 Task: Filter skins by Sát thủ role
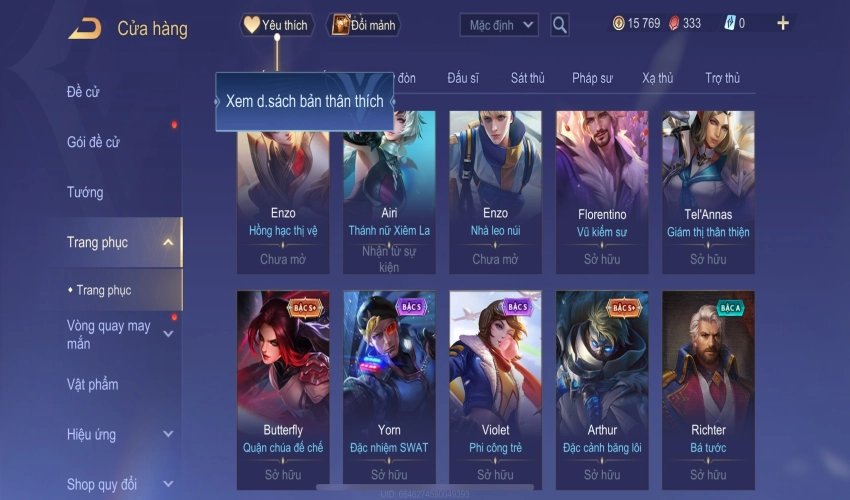(x=527, y=78)
